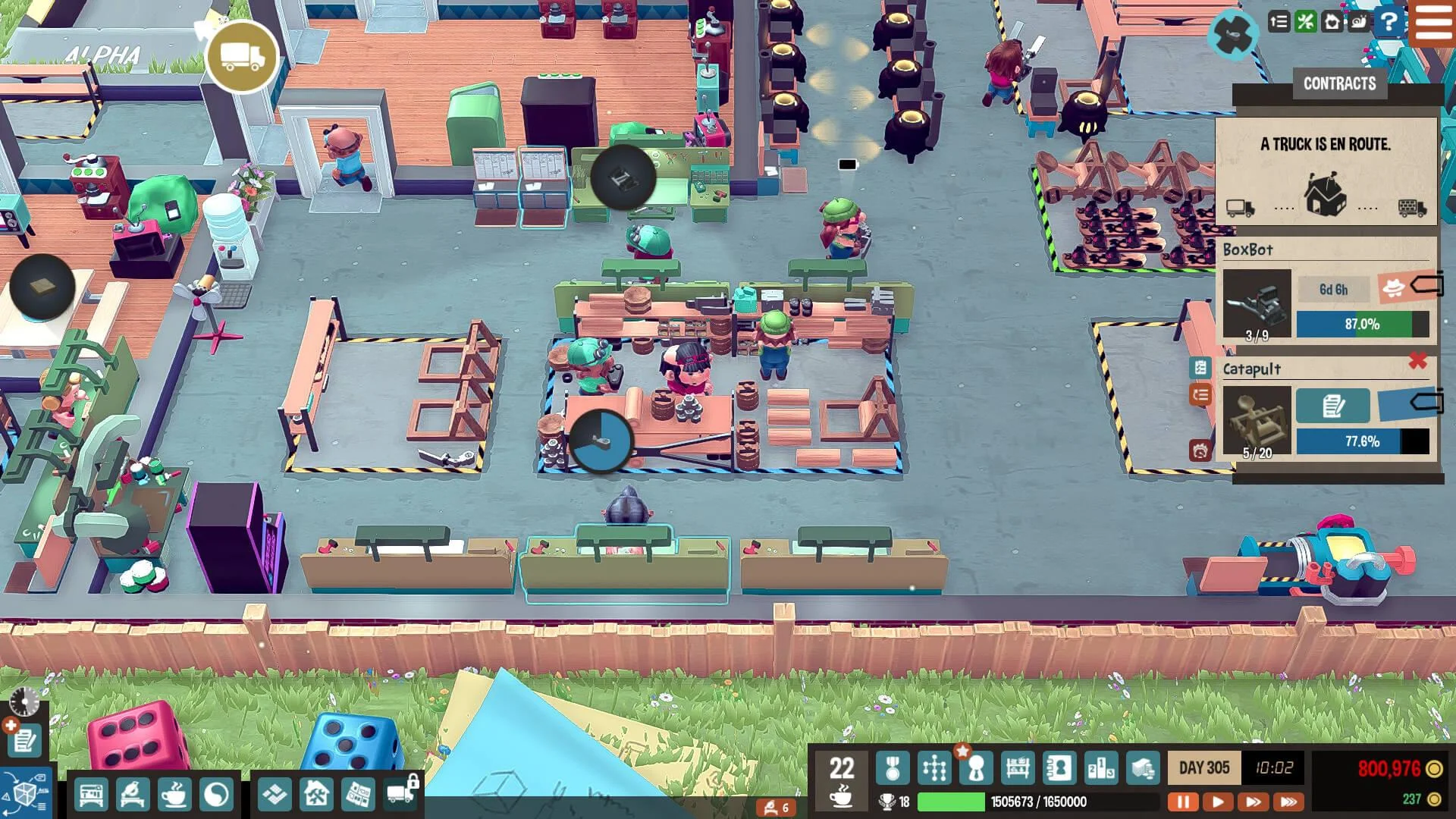Viewport: 1456px width, 819px height.
Task: Click the medal achievements icon
Action: [x=893, y=767]
